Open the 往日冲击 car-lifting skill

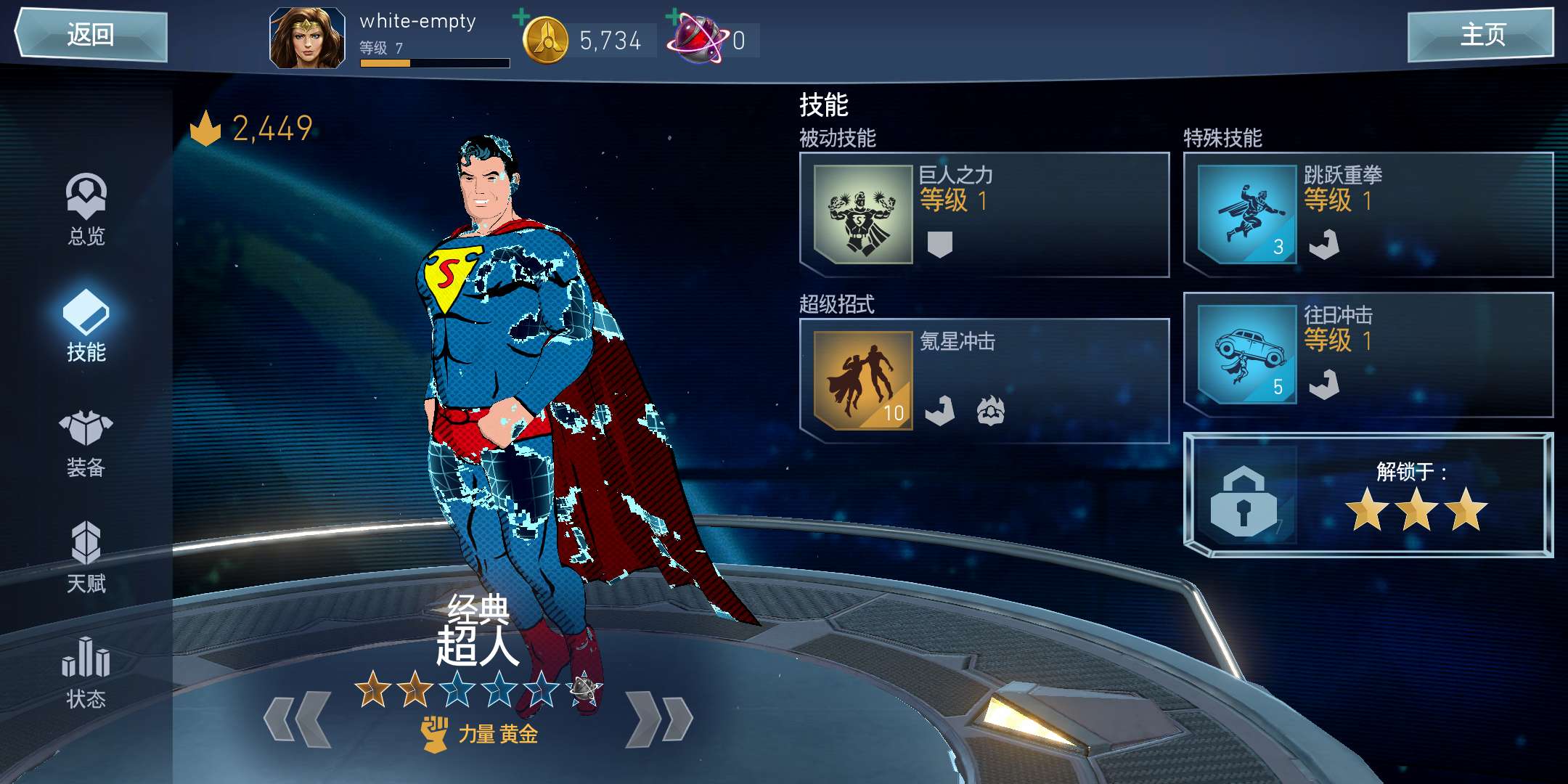coord(1368,355)
